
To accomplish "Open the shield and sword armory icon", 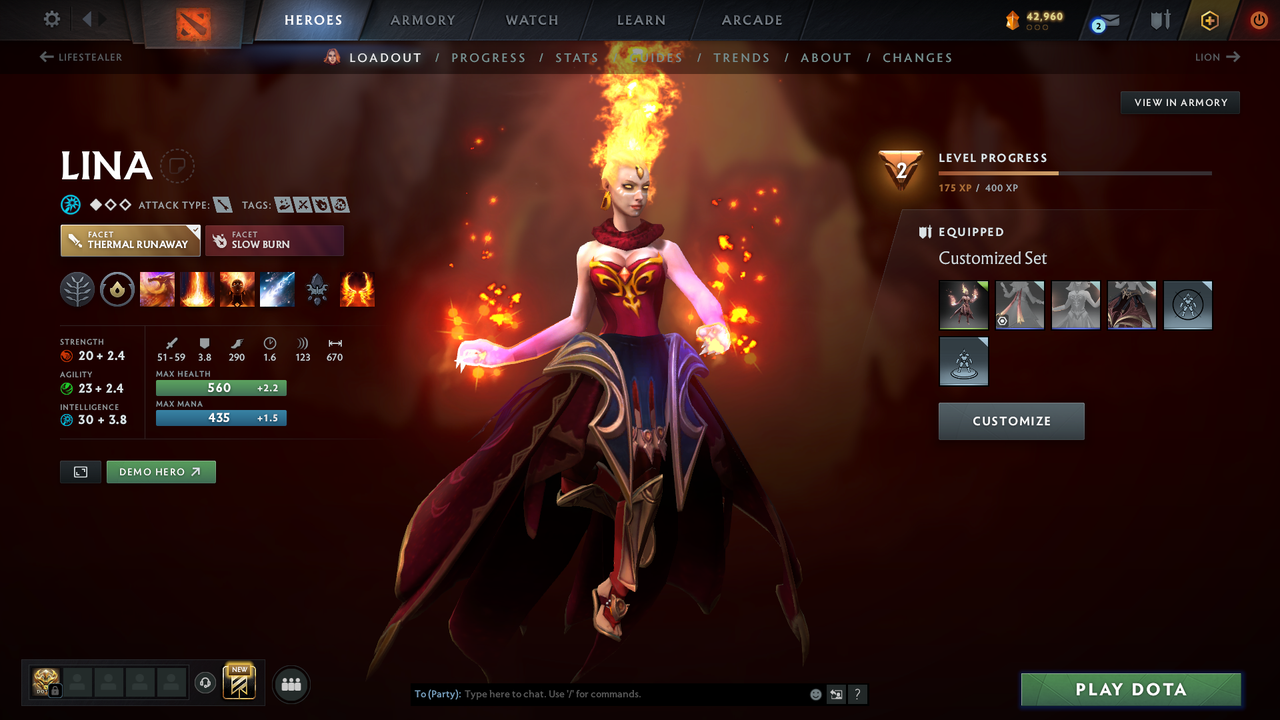I will point(1160,20).
